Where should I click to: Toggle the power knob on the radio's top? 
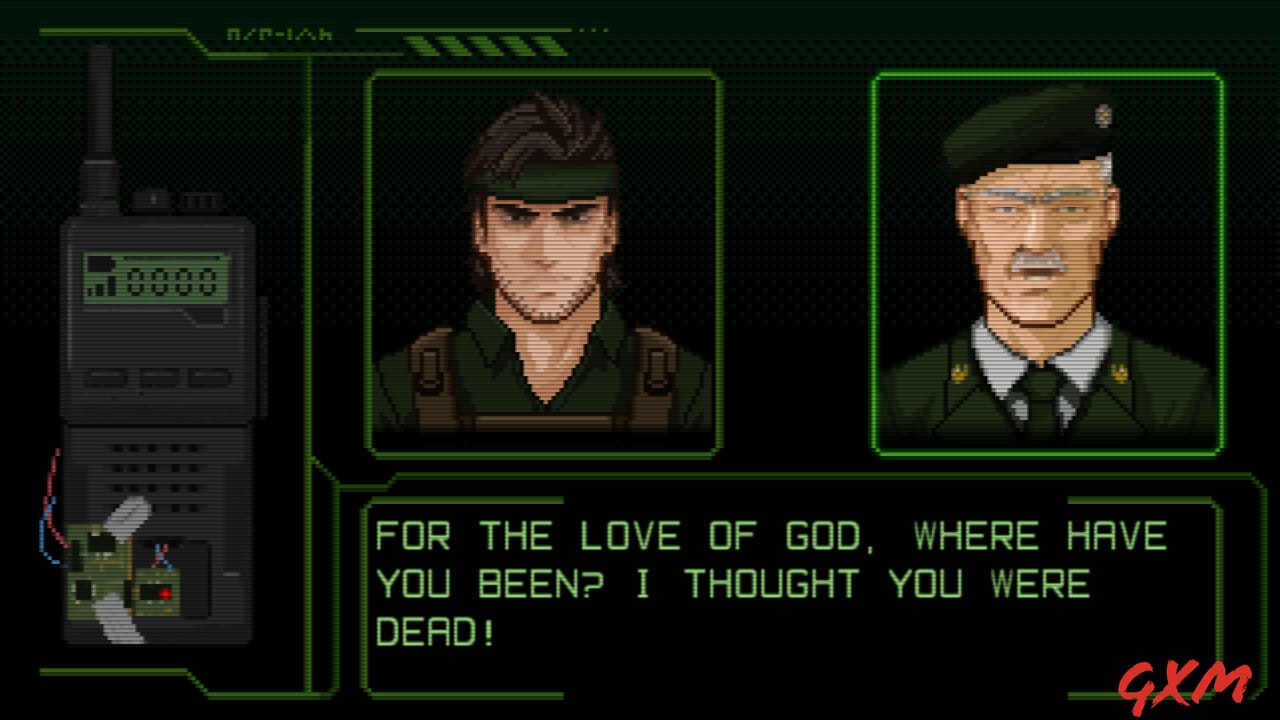coord(152,198)
